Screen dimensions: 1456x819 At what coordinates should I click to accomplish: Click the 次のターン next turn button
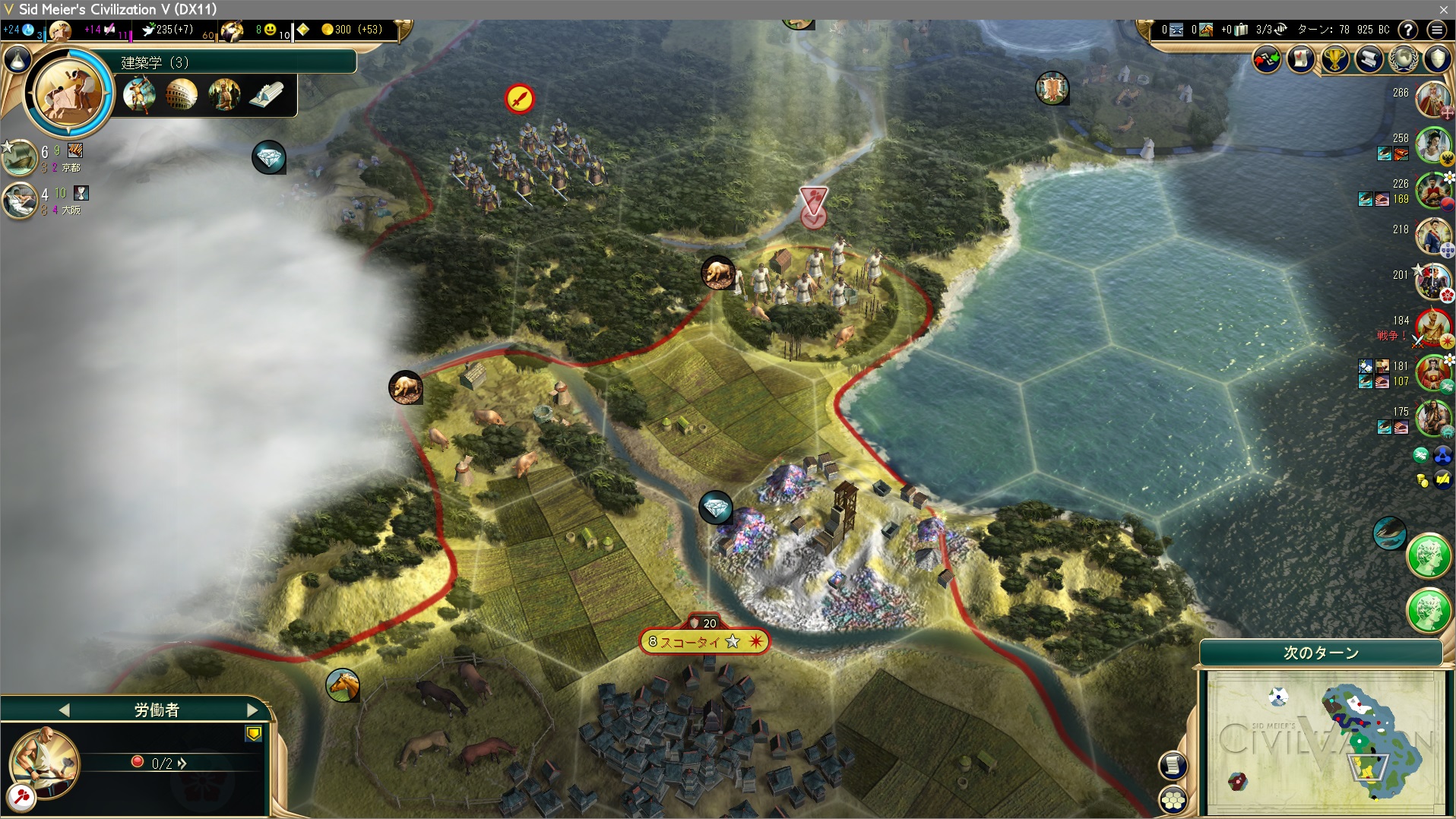click(1321, 653)
